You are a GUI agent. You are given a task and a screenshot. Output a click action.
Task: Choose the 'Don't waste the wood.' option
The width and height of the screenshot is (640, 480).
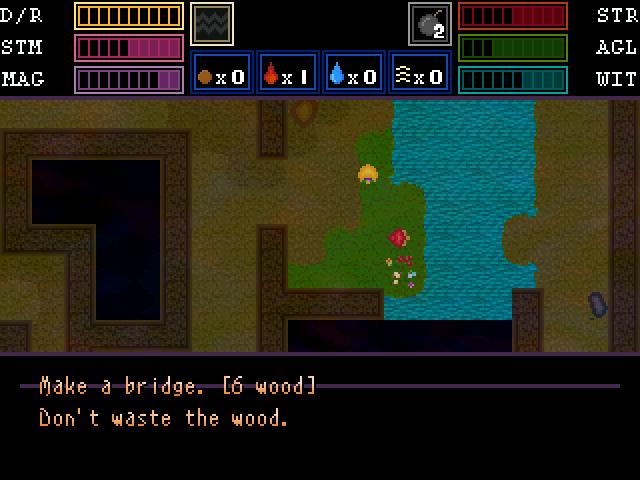(x=163, y=418)
